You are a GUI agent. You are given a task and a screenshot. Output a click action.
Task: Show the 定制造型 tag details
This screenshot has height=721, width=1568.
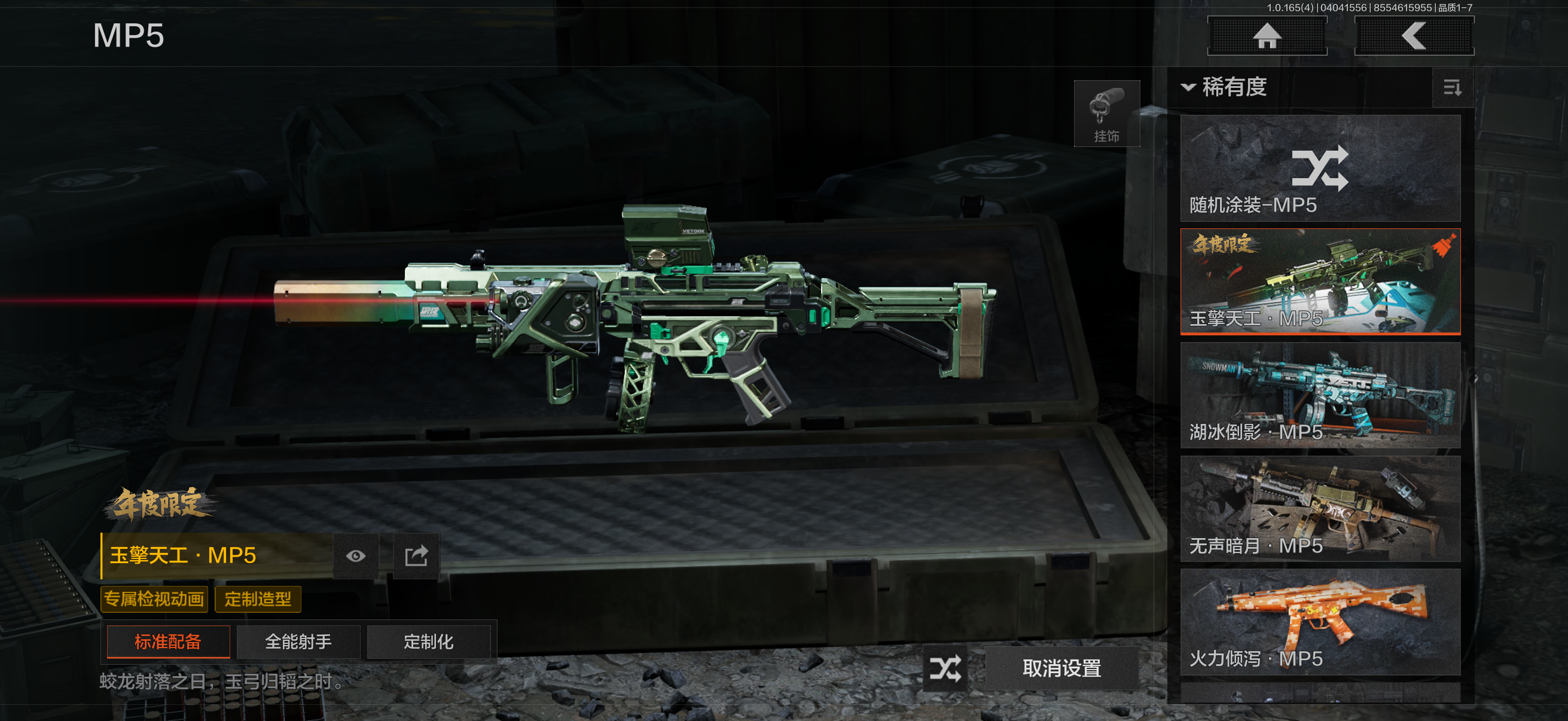point(258,598)
